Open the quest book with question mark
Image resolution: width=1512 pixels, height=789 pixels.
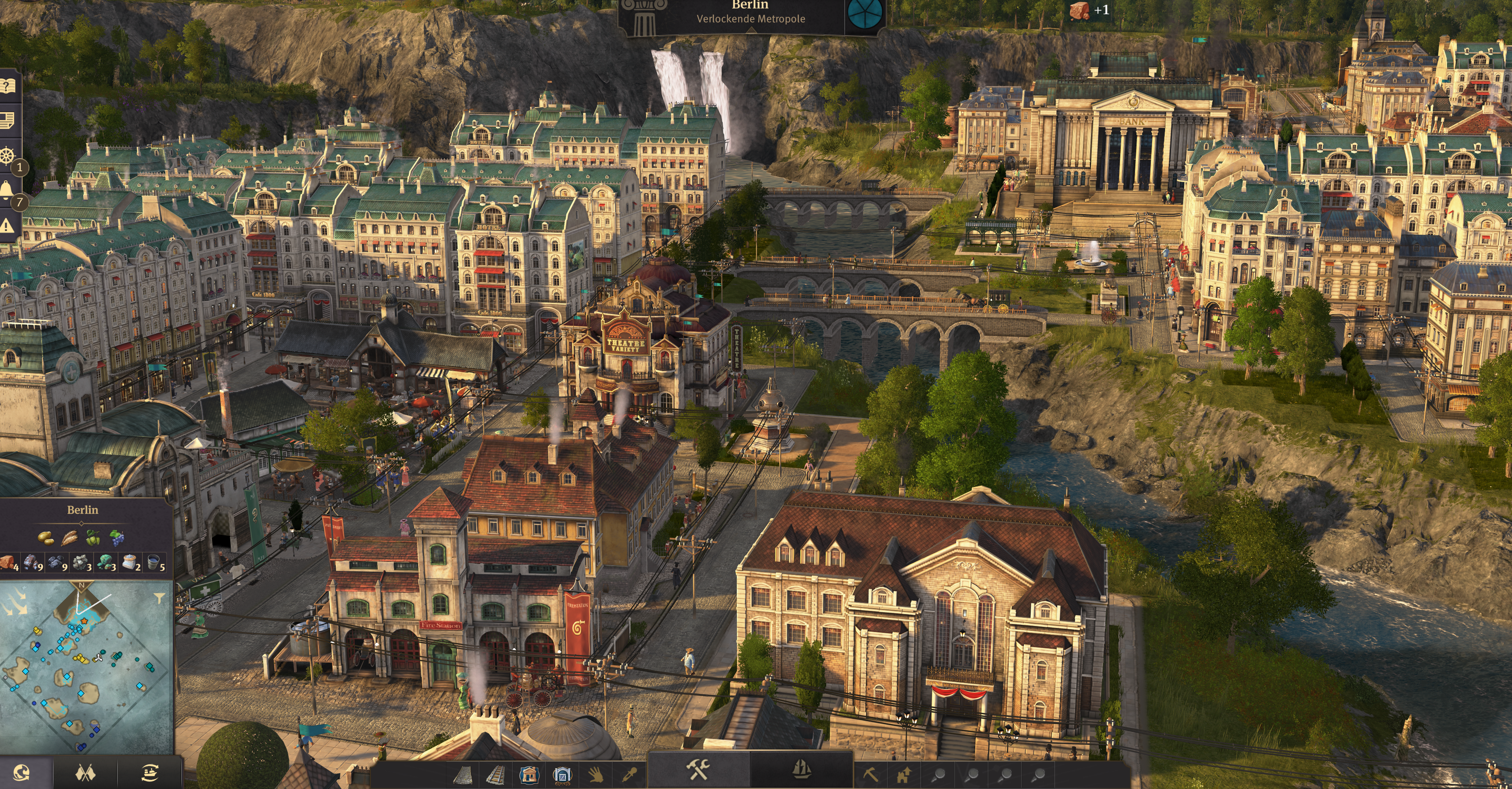coord(8,86)
